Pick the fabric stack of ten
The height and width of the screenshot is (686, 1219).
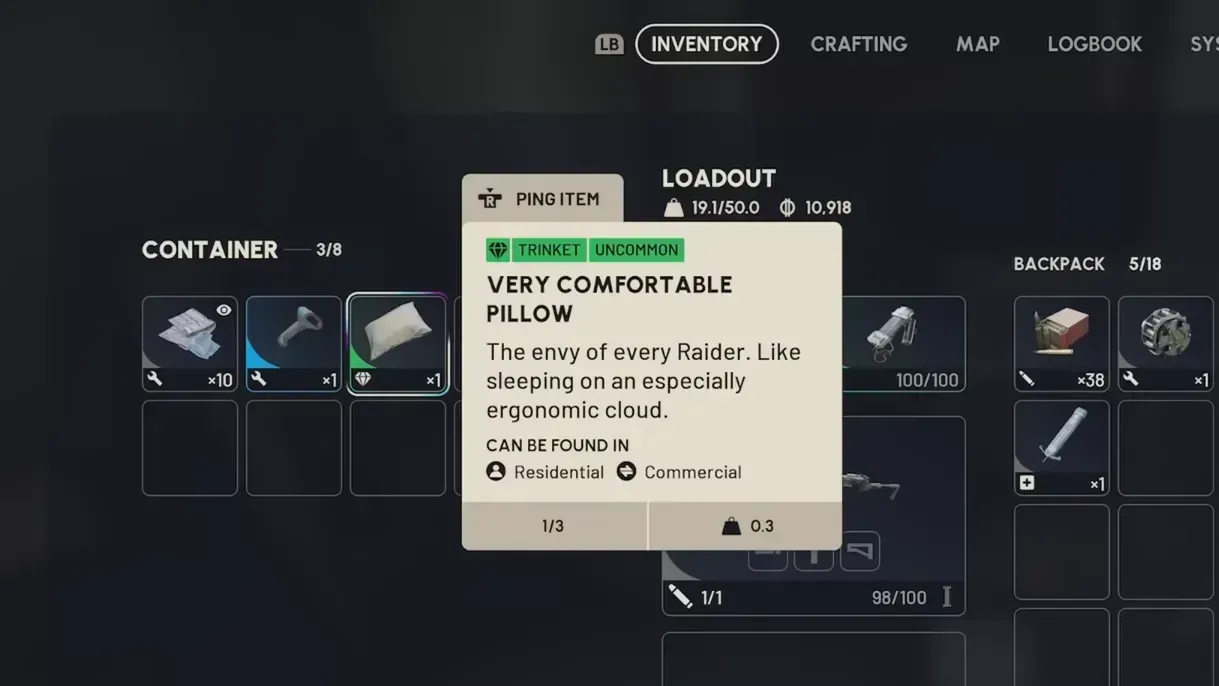click(190, 343)
